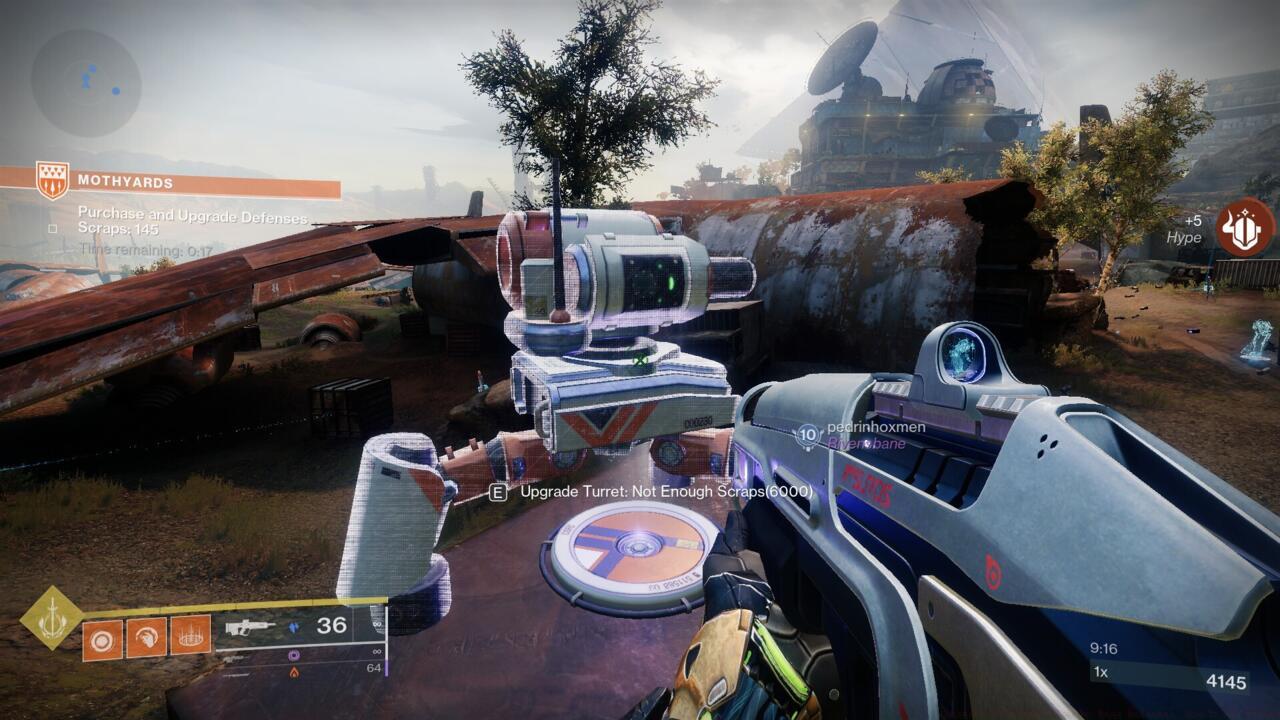Expand the Mothyards objective tracker
The image size is (1280, 720).
(125, 181)
